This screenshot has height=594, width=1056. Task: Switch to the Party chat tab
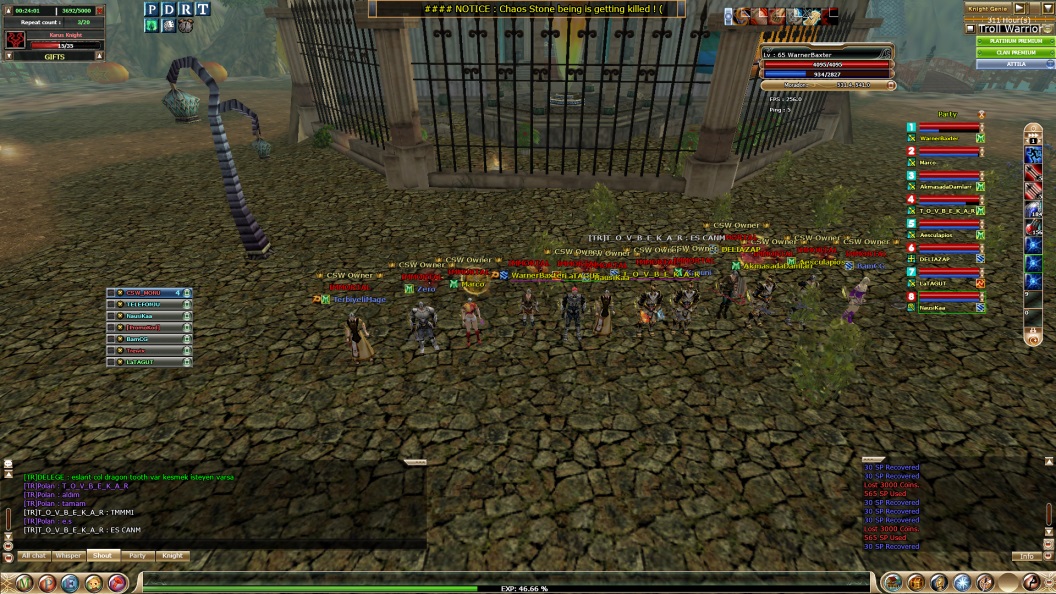click(137, 555)
